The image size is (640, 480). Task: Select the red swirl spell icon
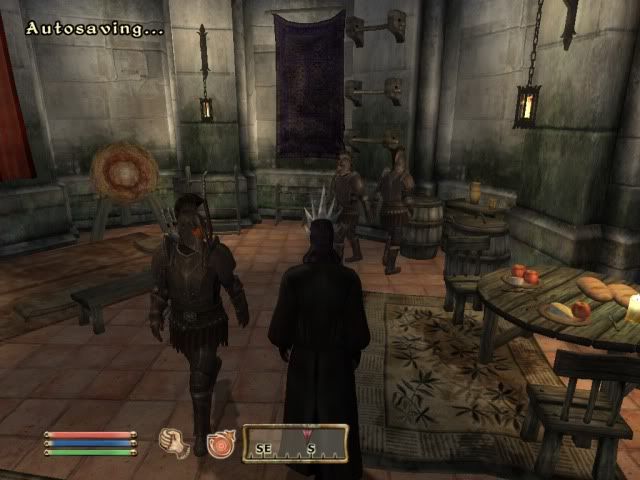click(x=219, y=442)
